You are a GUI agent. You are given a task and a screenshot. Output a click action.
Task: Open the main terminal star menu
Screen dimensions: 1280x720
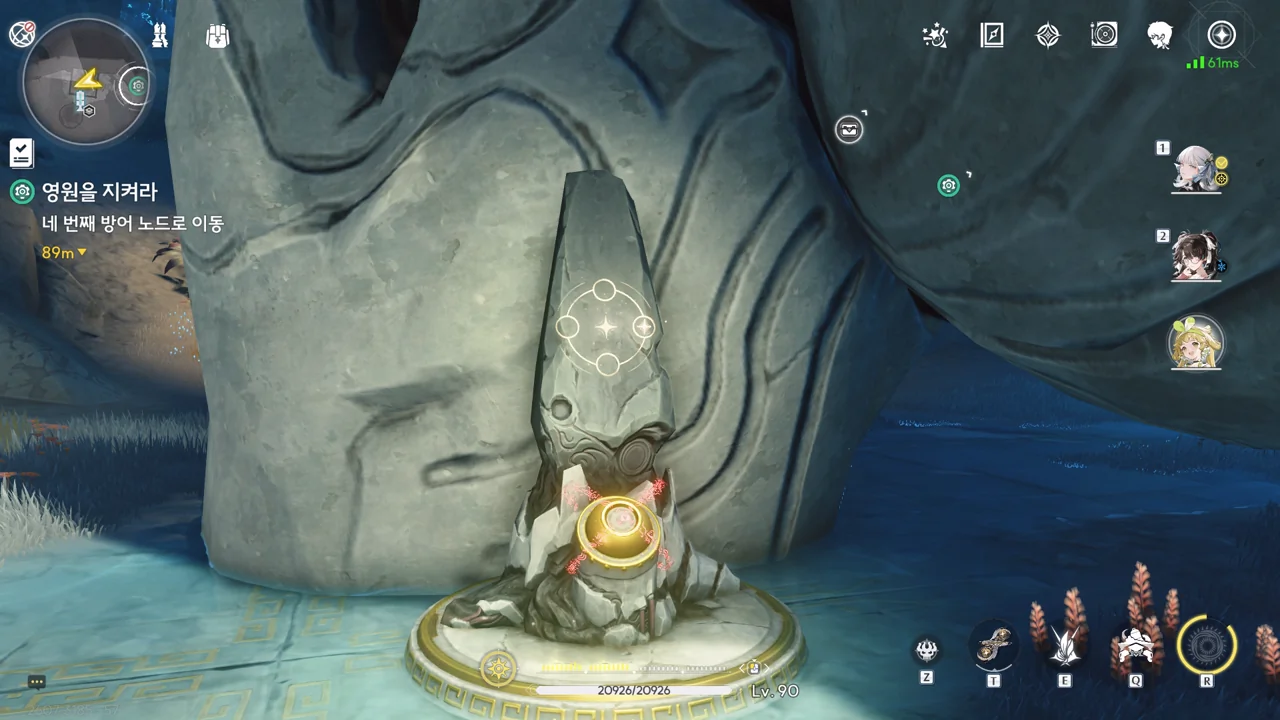(1221, 36)
